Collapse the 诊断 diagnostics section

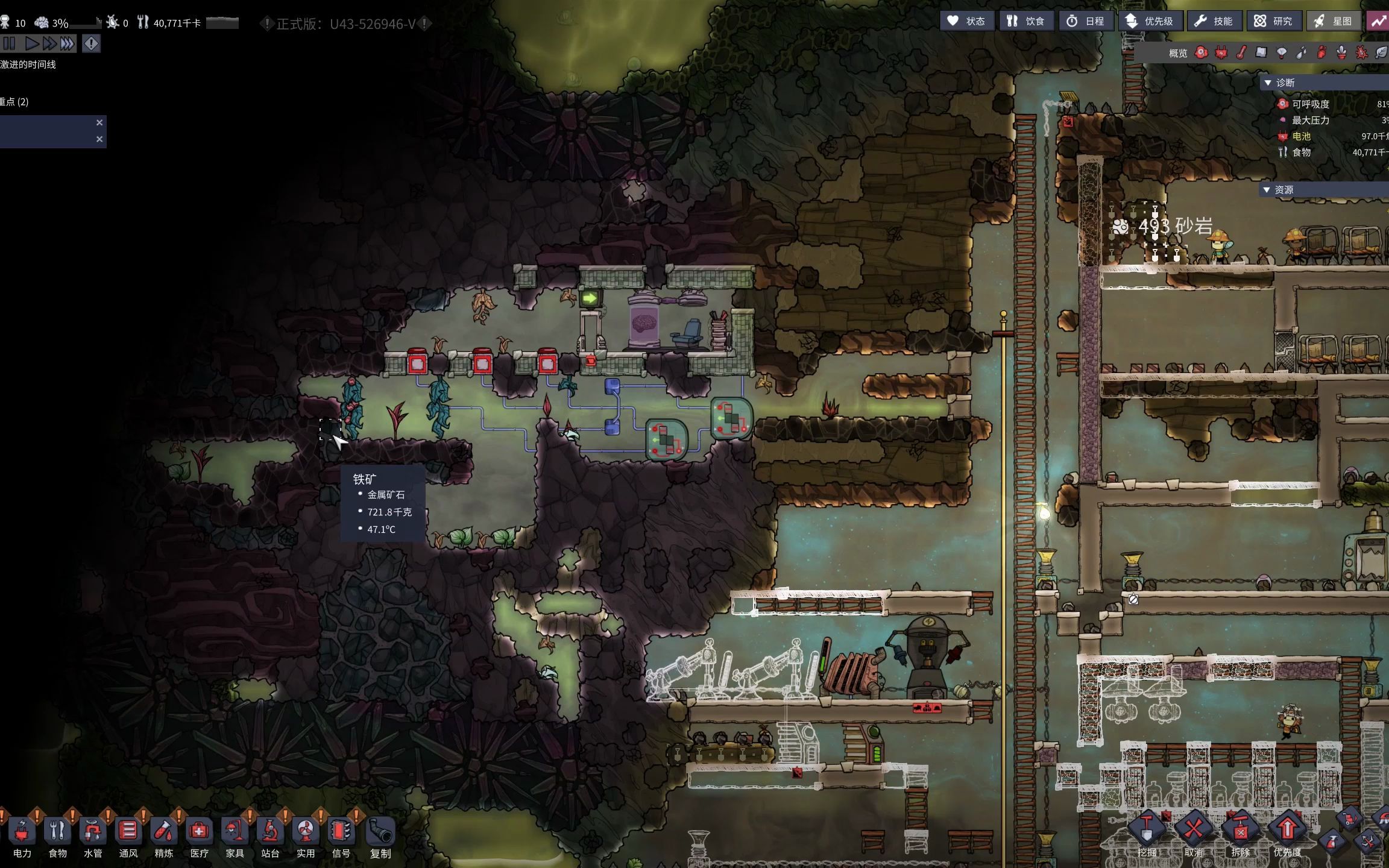point(1267,83)
